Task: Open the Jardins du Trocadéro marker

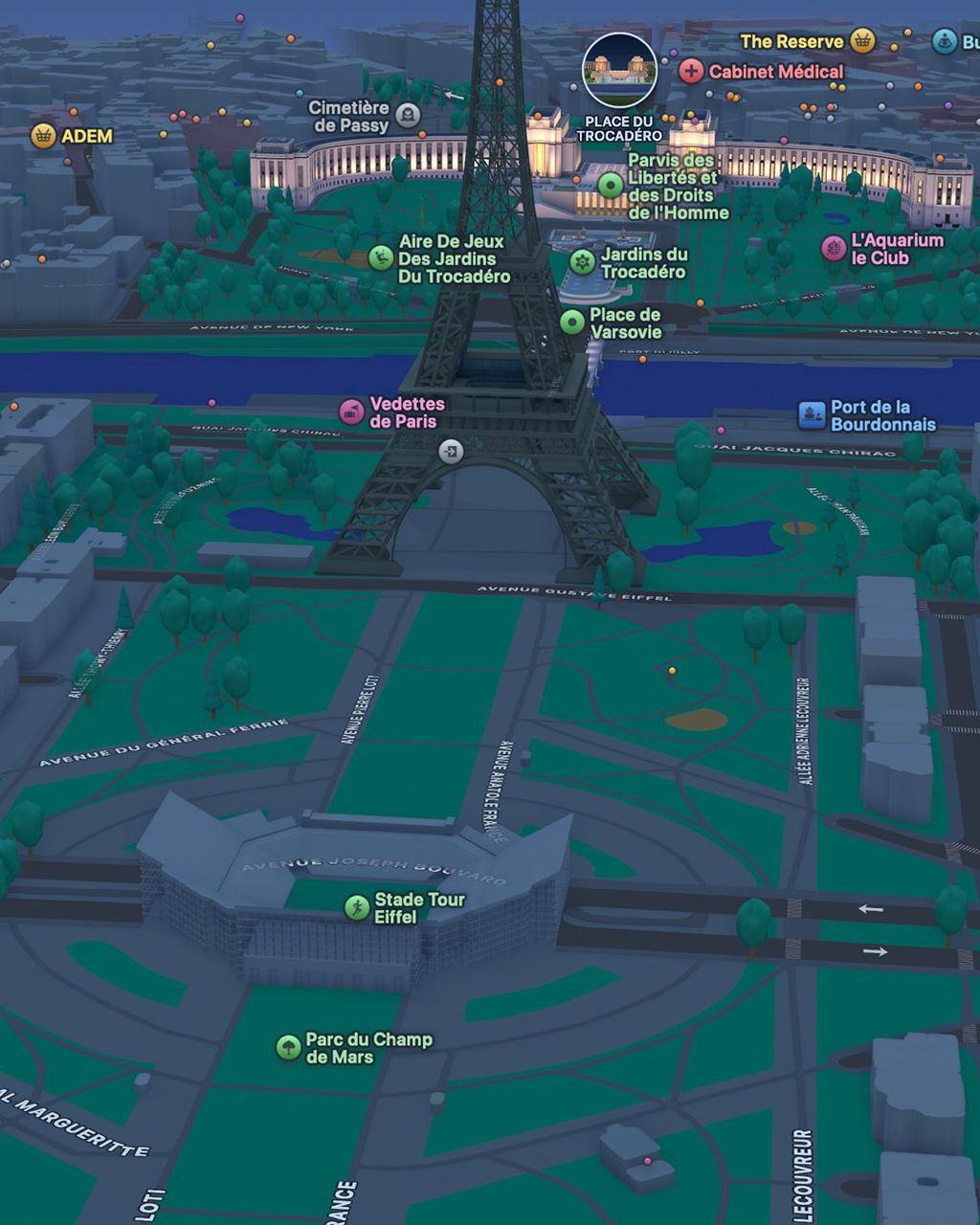Action: tap(582, 261)
